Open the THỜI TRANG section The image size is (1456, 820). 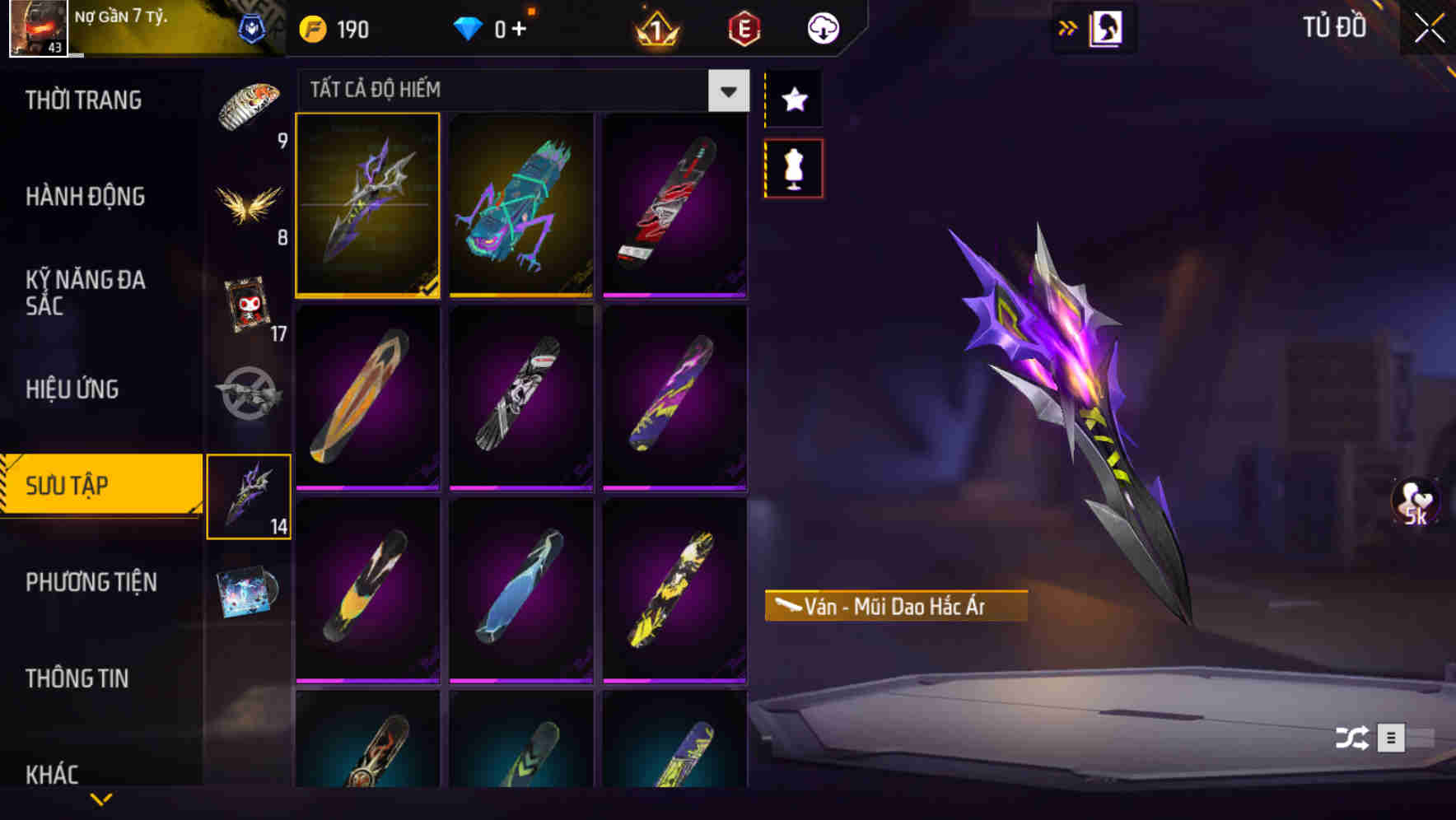pyautogui.click(x=86, y=100)
